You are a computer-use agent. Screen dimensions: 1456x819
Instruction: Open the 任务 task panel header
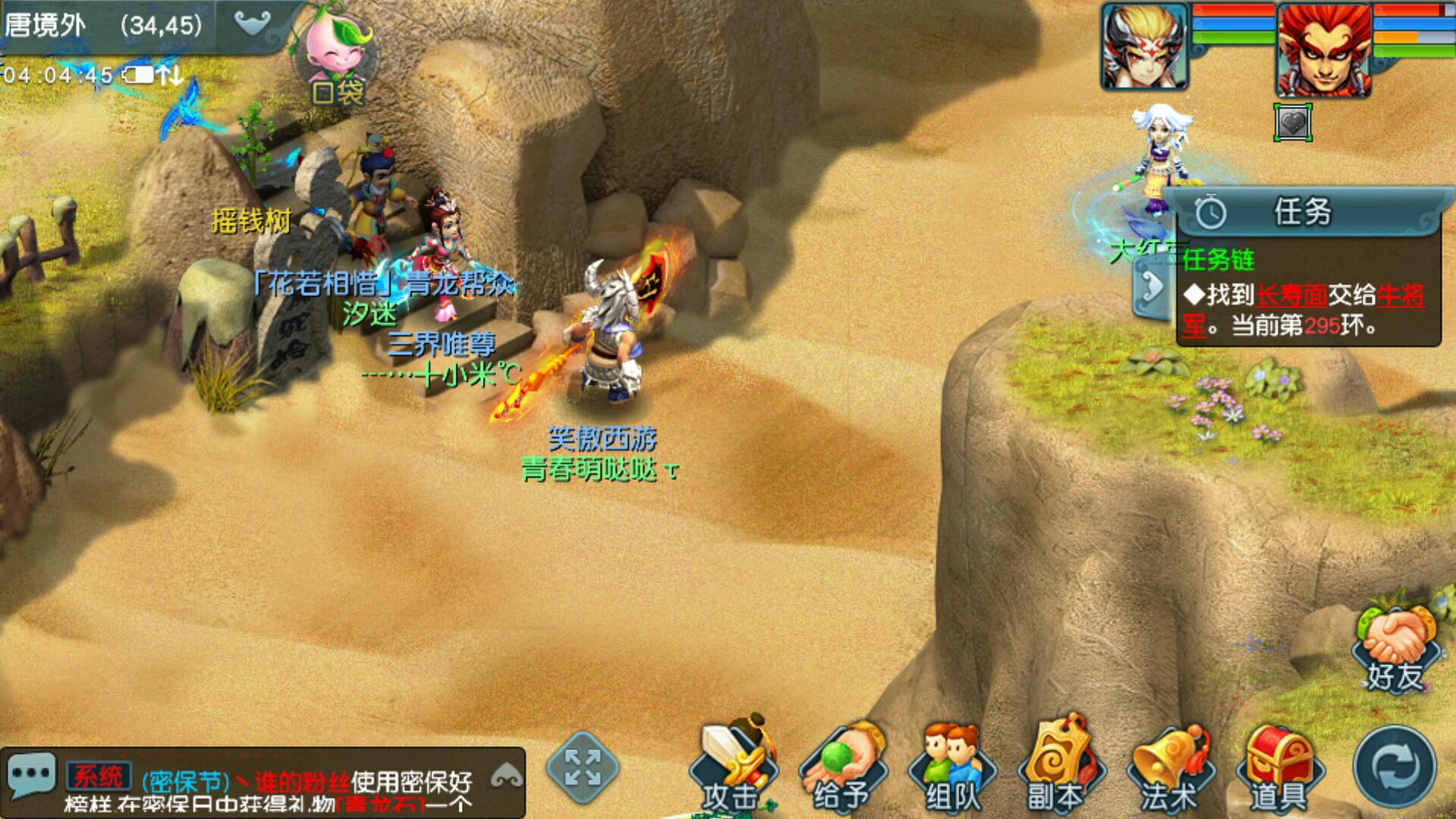pos(1303,212)
